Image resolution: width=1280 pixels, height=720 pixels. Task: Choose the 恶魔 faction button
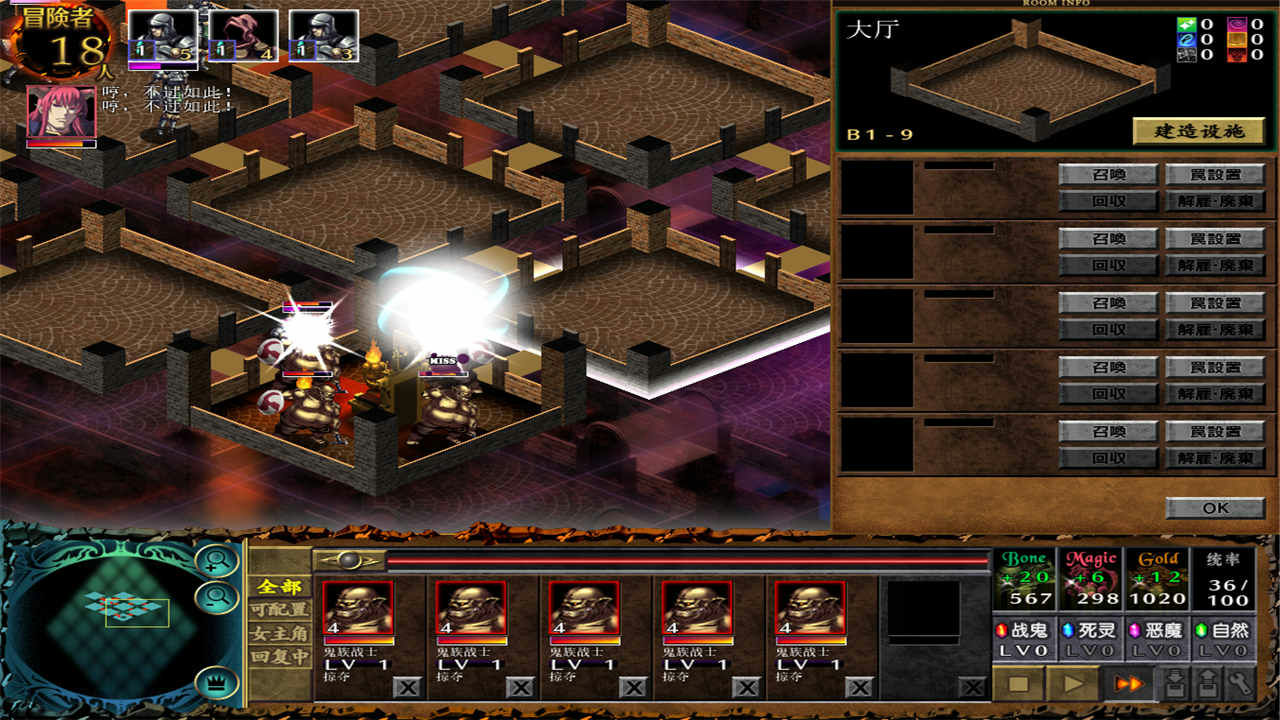coord(1156,632)
